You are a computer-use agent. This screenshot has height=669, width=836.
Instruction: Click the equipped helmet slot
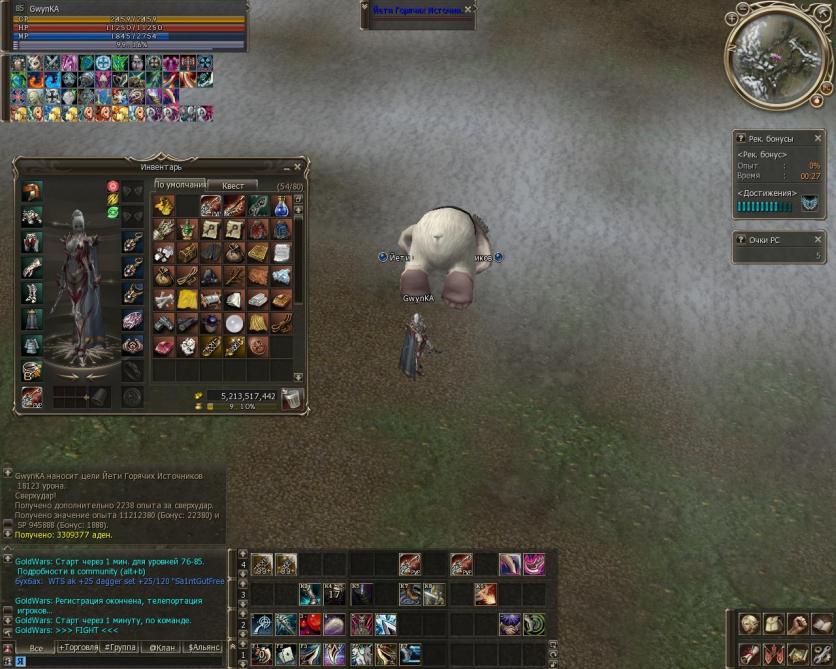[32, 191]
